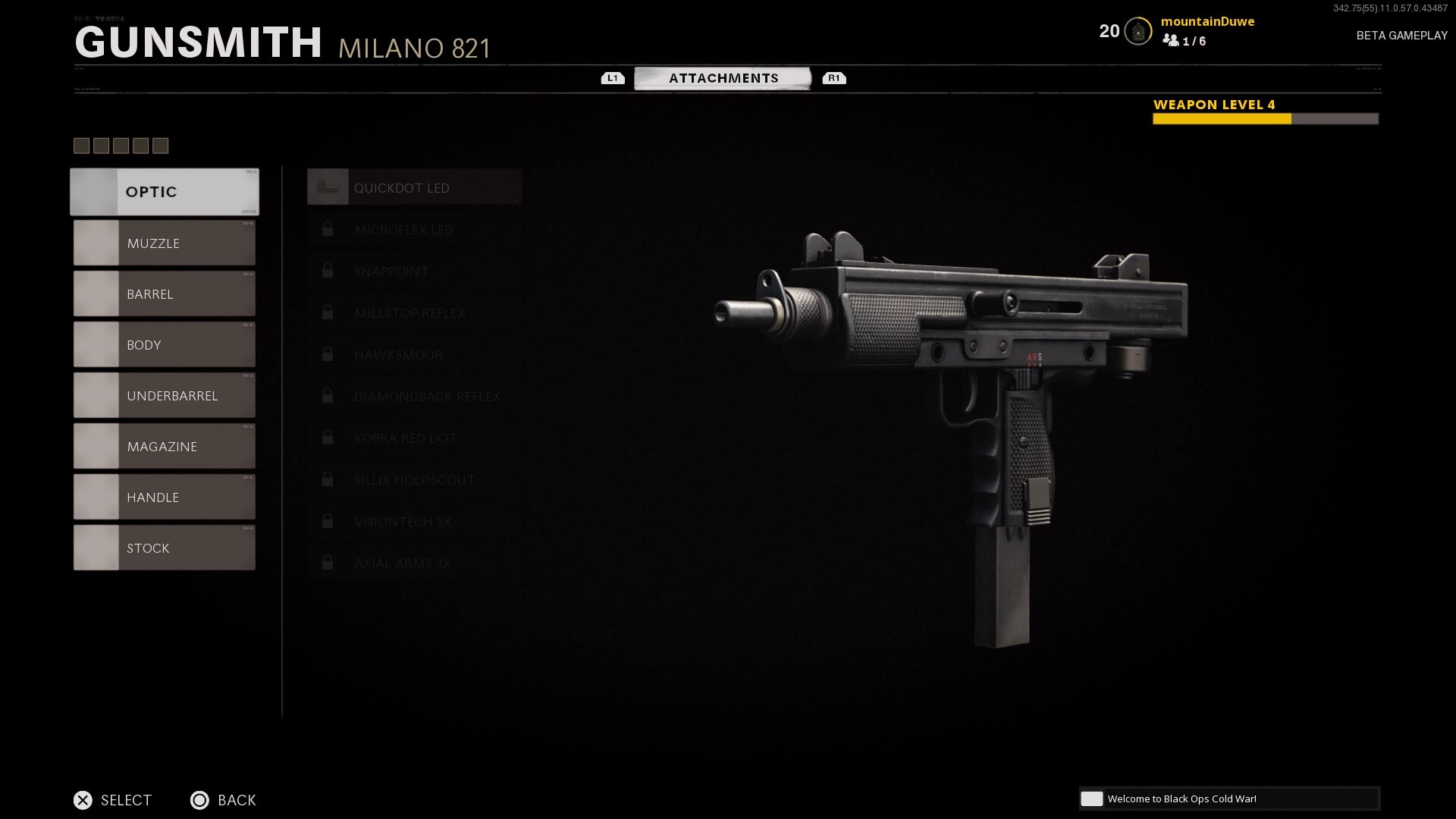Choose the locked Axial Arms 3x optic

point(414,563)
